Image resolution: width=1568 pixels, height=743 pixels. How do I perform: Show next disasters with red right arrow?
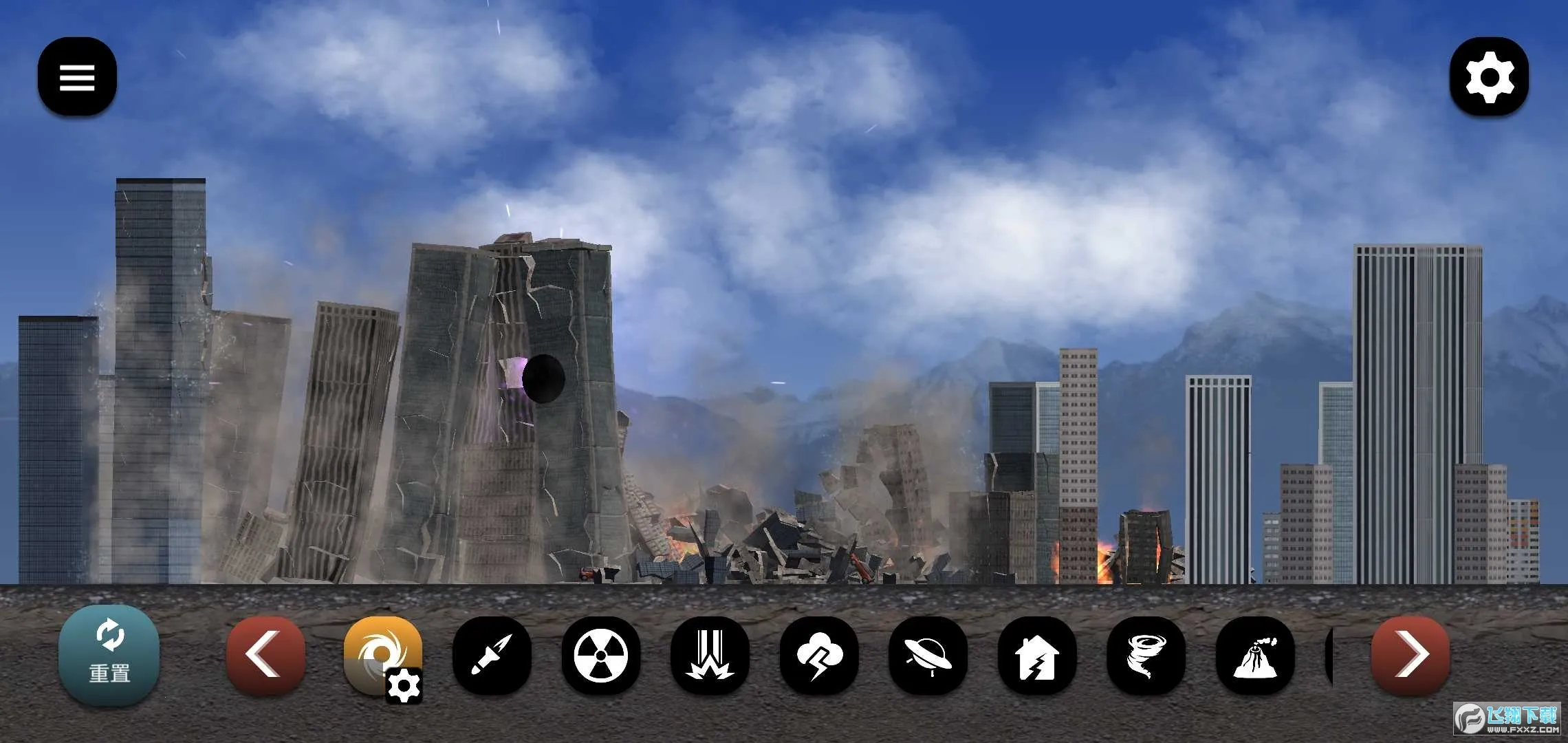click(1410, 655)
